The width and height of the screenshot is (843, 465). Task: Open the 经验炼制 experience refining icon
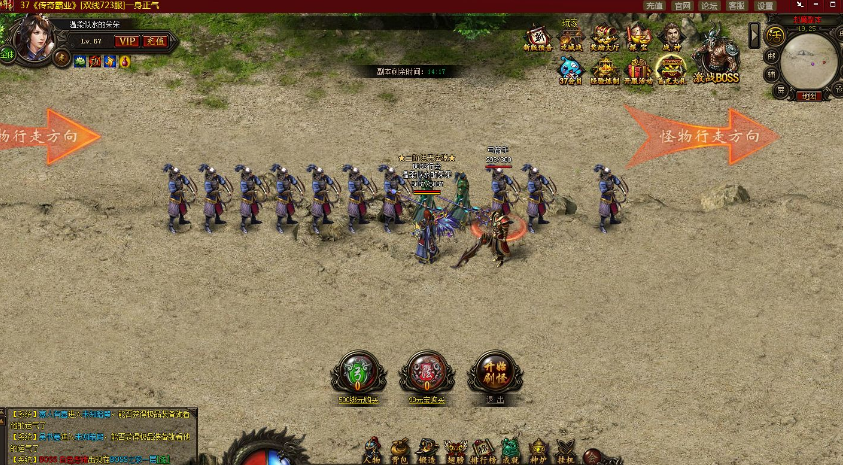point(604,70)
